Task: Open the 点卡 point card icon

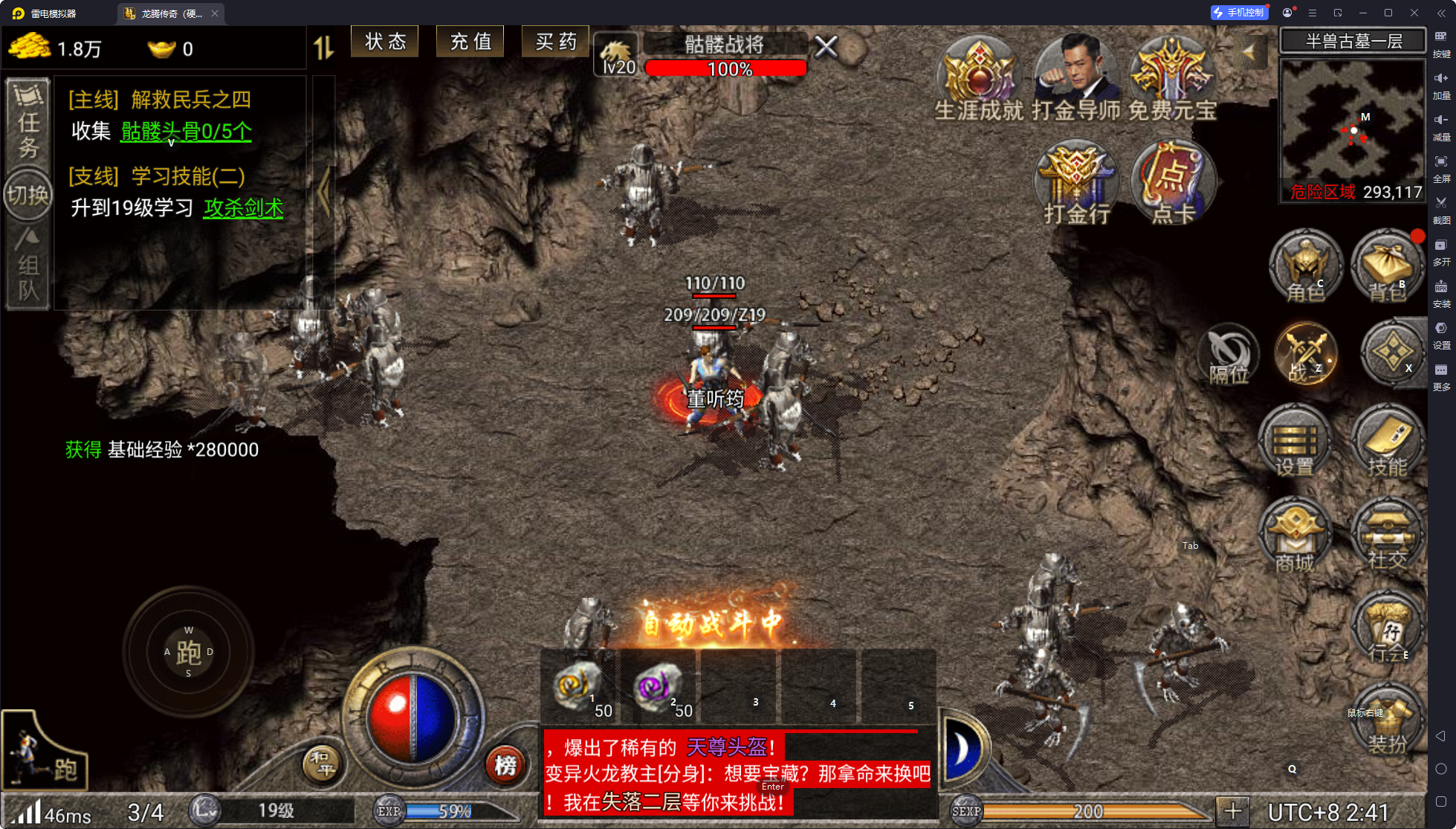Action: pos(1173,182)
